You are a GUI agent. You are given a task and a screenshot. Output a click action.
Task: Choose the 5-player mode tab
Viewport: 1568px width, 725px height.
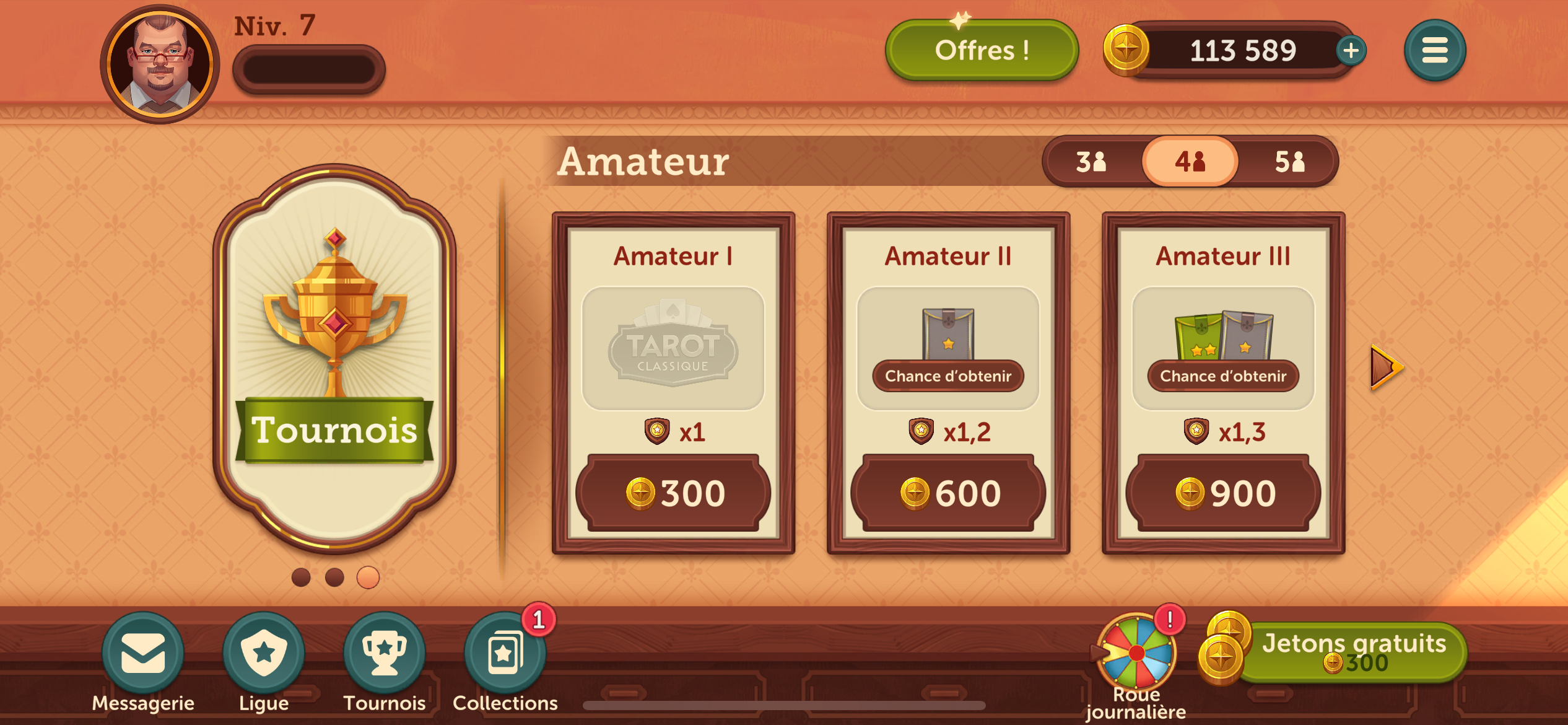click(x=1289, y=162)
